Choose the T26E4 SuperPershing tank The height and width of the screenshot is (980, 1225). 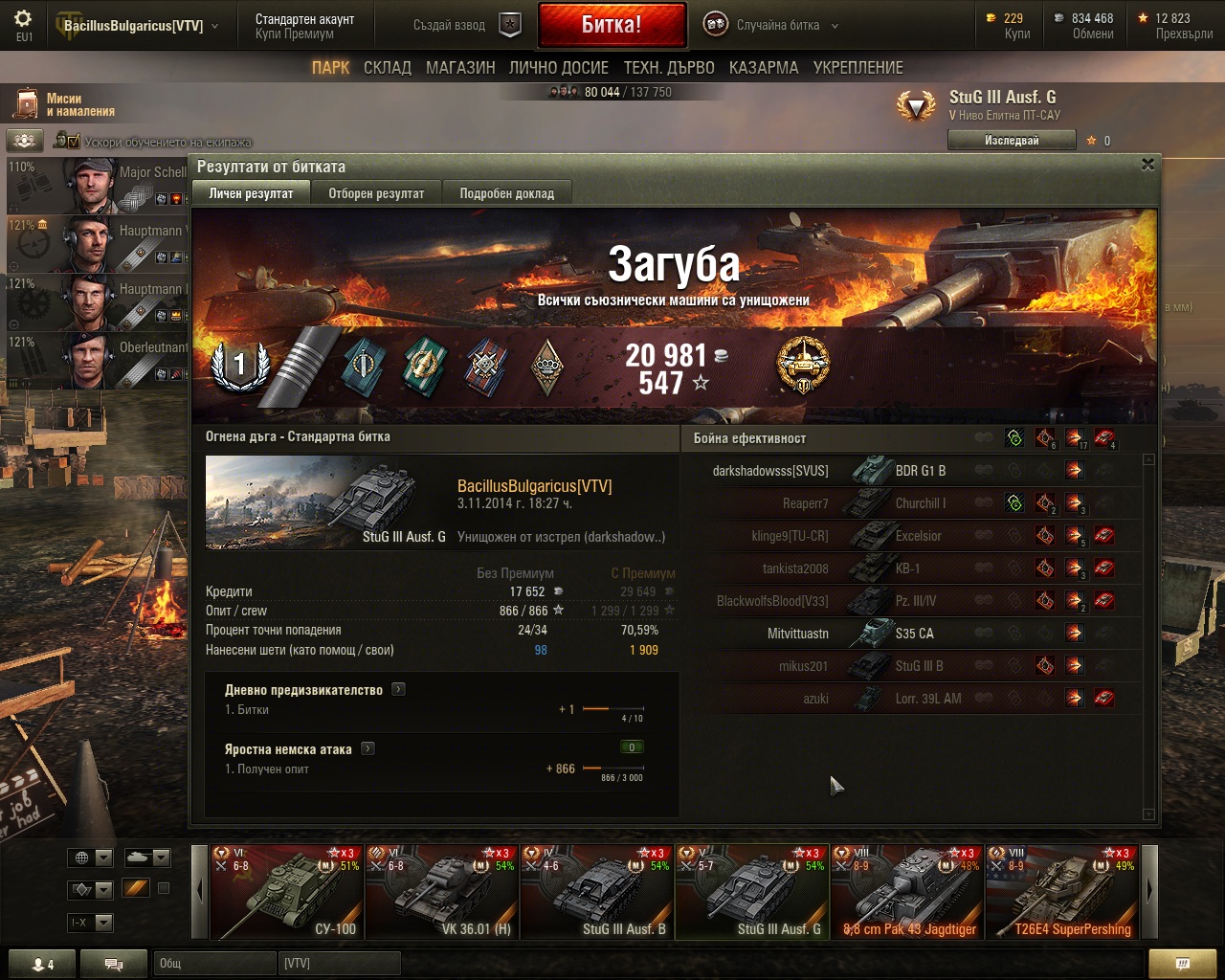click(1062, 892)
